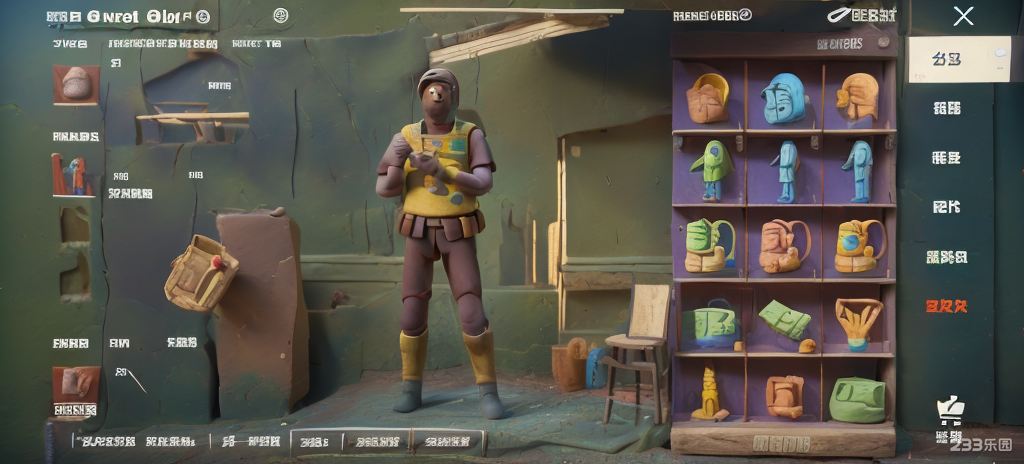Select the highlighted white category tab
1024x464 pixels.
pyautogui.click(x=958, y=59)
